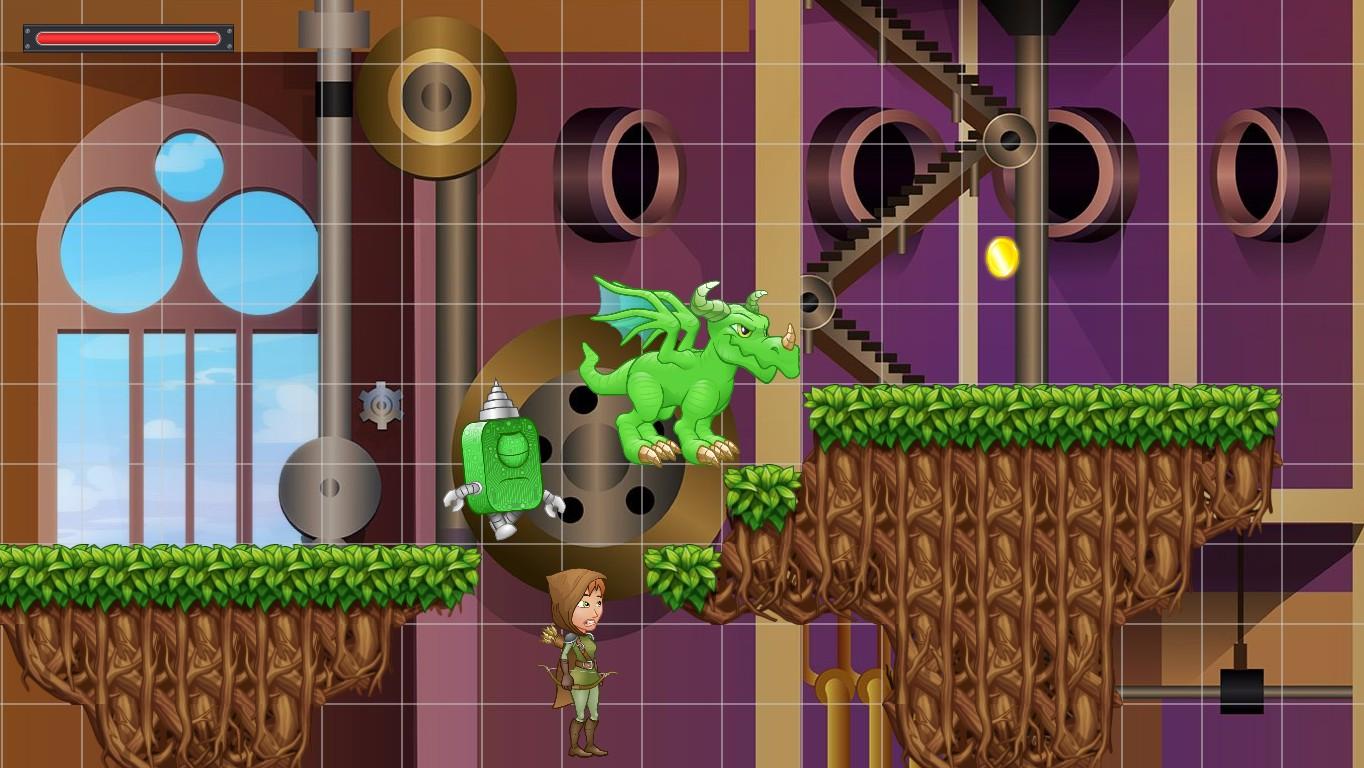The width and height of the screenshot is (1364, 768).
Task: Click the red health bar top-left
Action: pos(126,38)
